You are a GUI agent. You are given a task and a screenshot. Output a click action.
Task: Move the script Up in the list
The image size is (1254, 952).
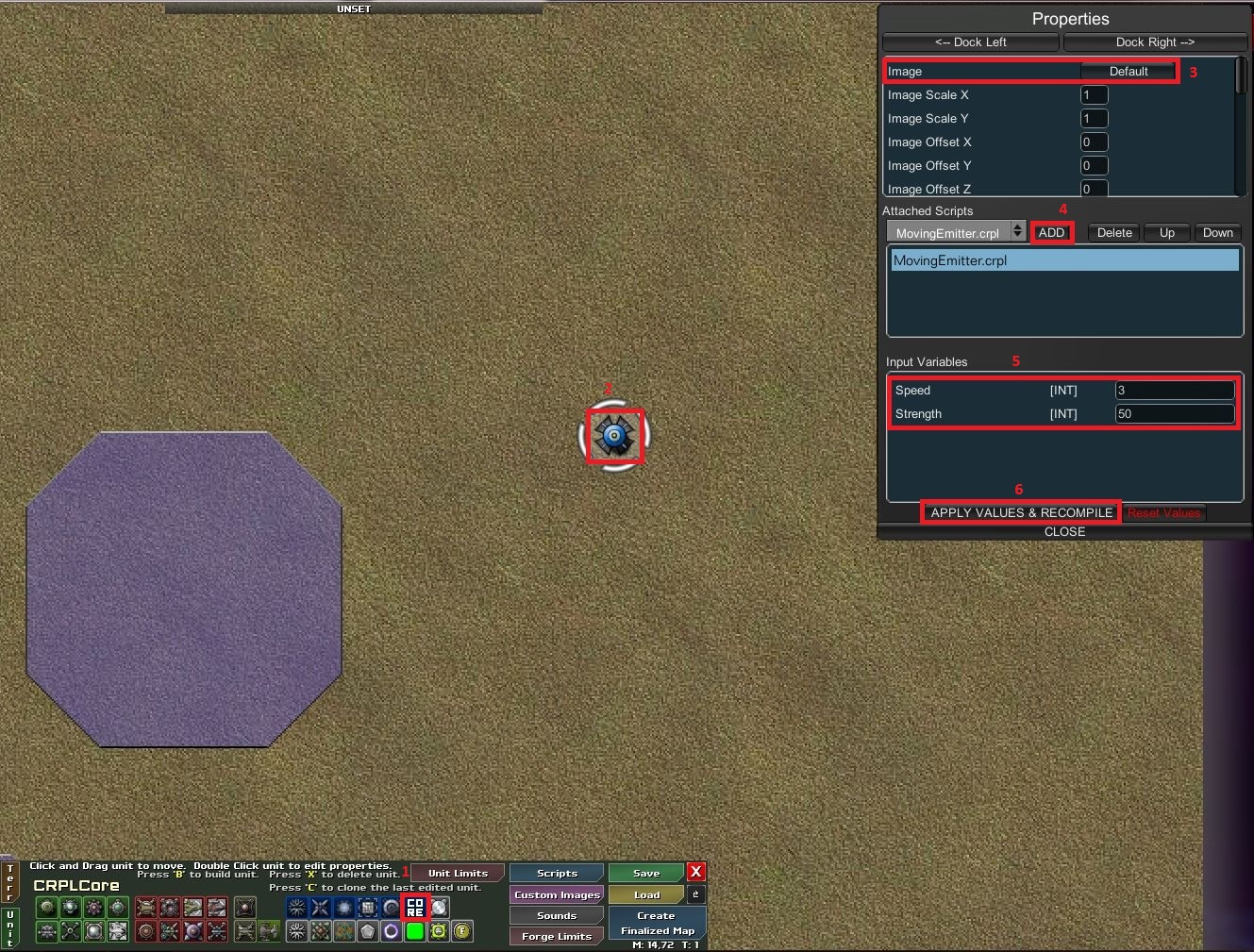pos(1167,233)
